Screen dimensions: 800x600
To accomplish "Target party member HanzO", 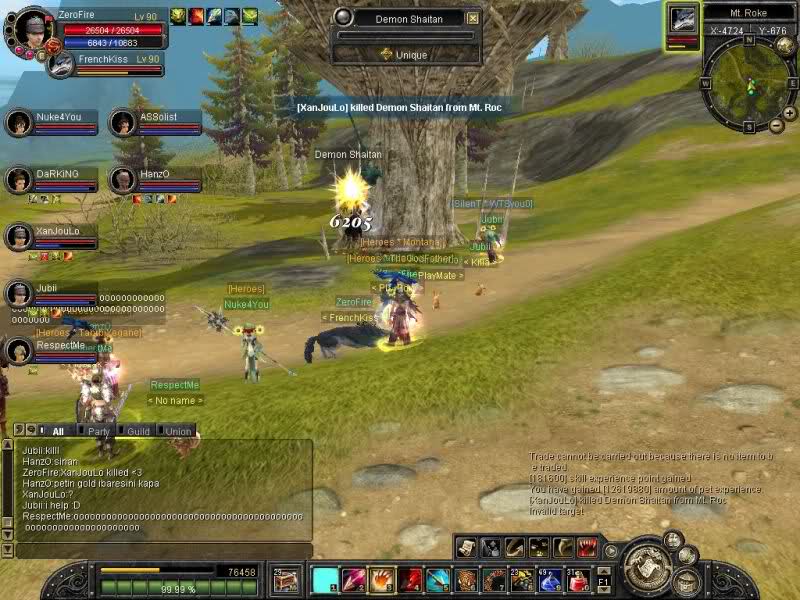I will pos(156,179).
